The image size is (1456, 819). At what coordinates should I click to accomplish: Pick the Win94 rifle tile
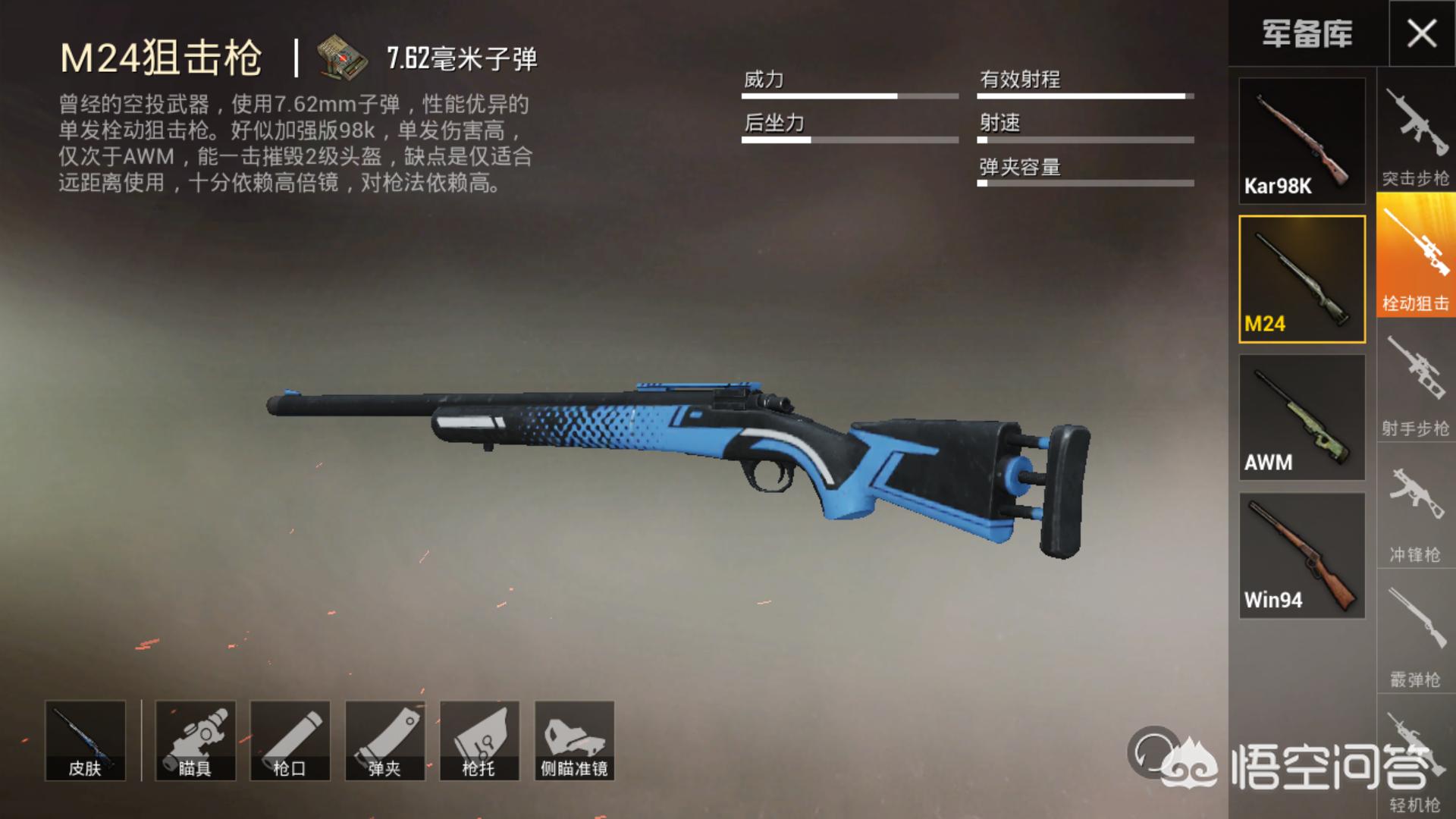pos(1302,555)
